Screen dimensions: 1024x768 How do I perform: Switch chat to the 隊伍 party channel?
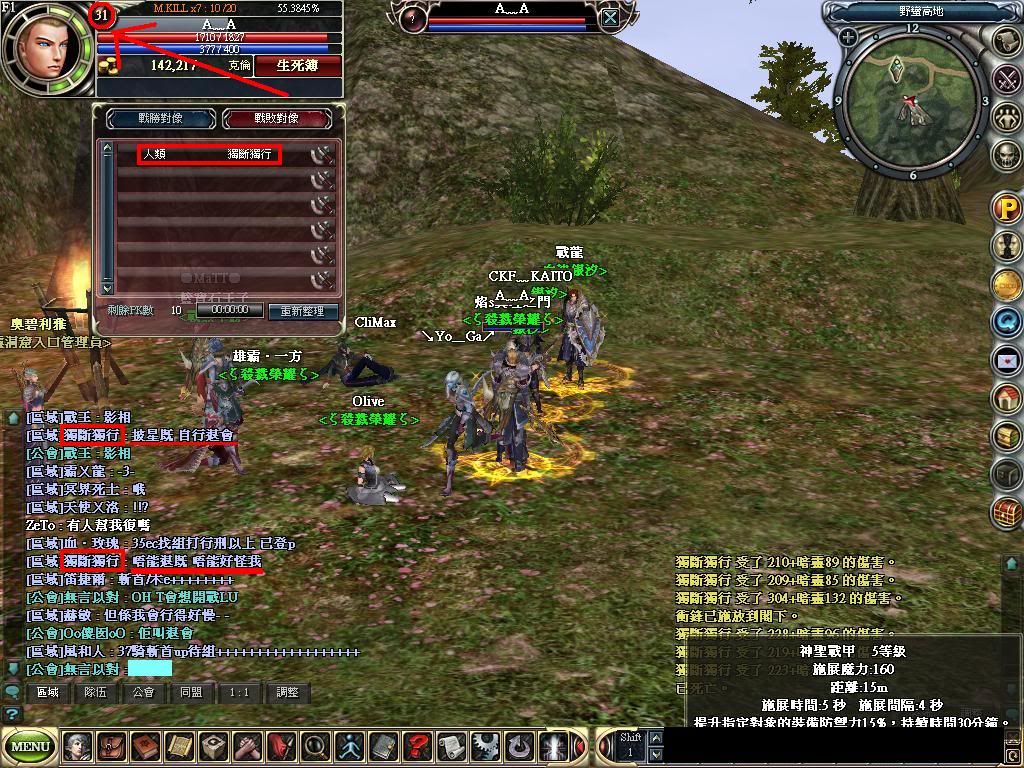[96, 692]
